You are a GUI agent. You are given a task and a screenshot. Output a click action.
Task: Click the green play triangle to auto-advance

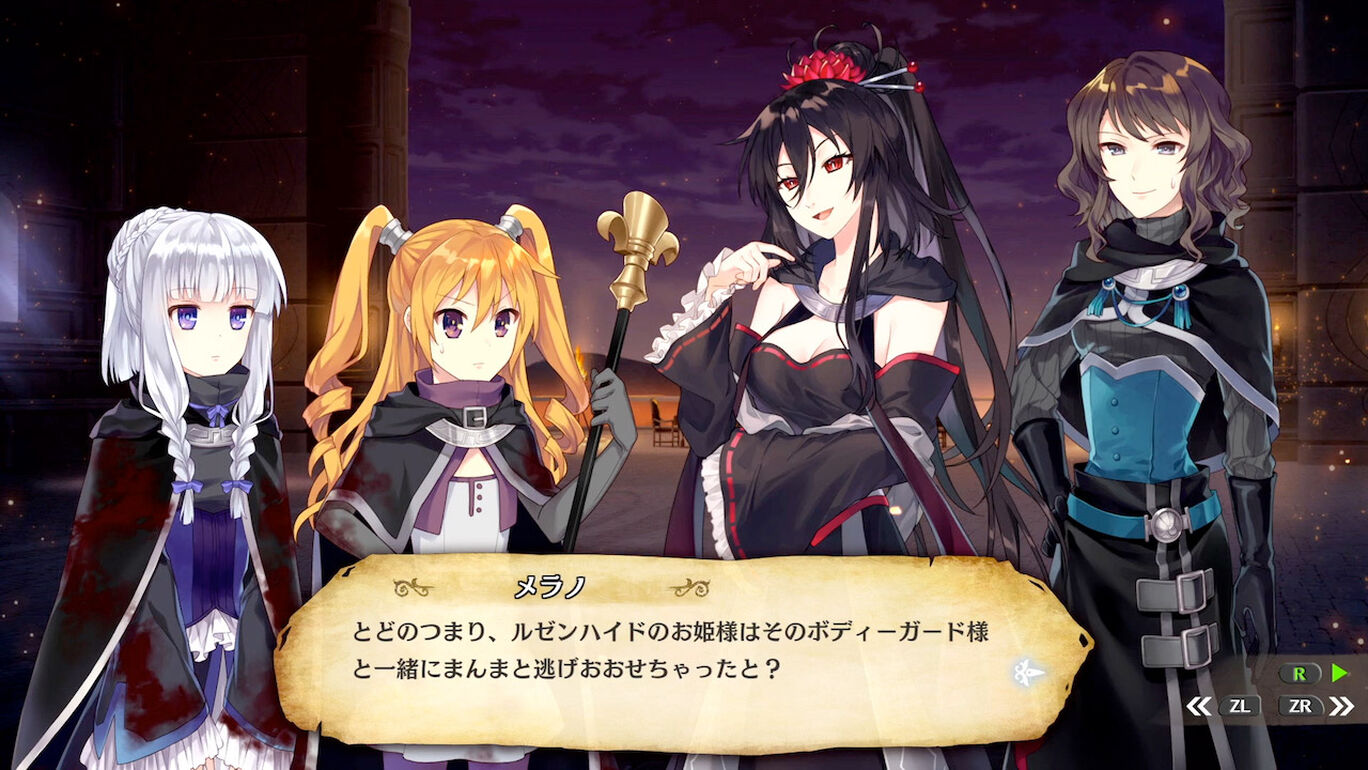1337,671
